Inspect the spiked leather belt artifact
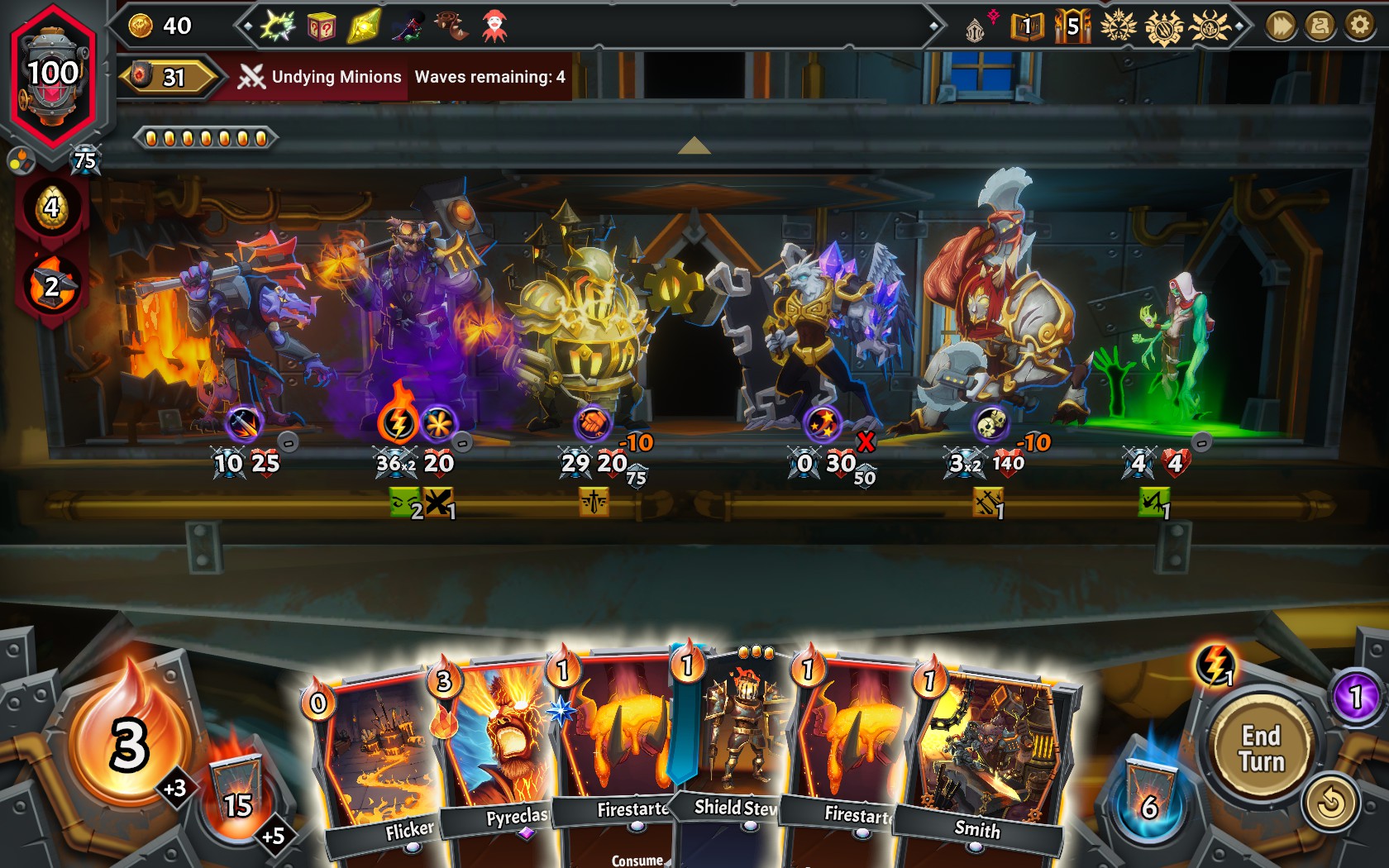 pyautogui.click(x=451, y=26)
